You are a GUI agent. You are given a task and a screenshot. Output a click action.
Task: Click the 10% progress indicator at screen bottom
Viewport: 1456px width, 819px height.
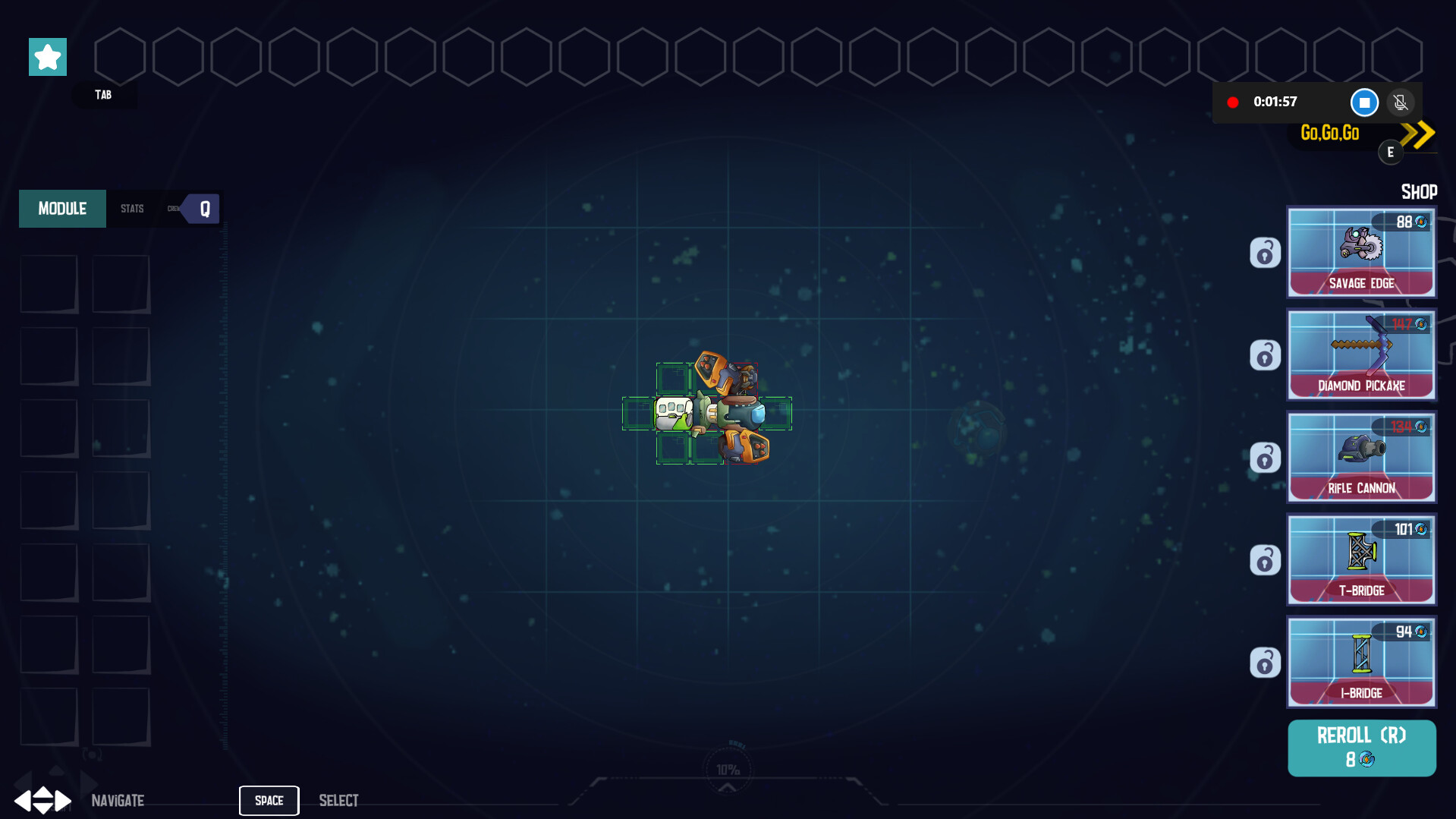pyautogui.click(x=727, y=768)
